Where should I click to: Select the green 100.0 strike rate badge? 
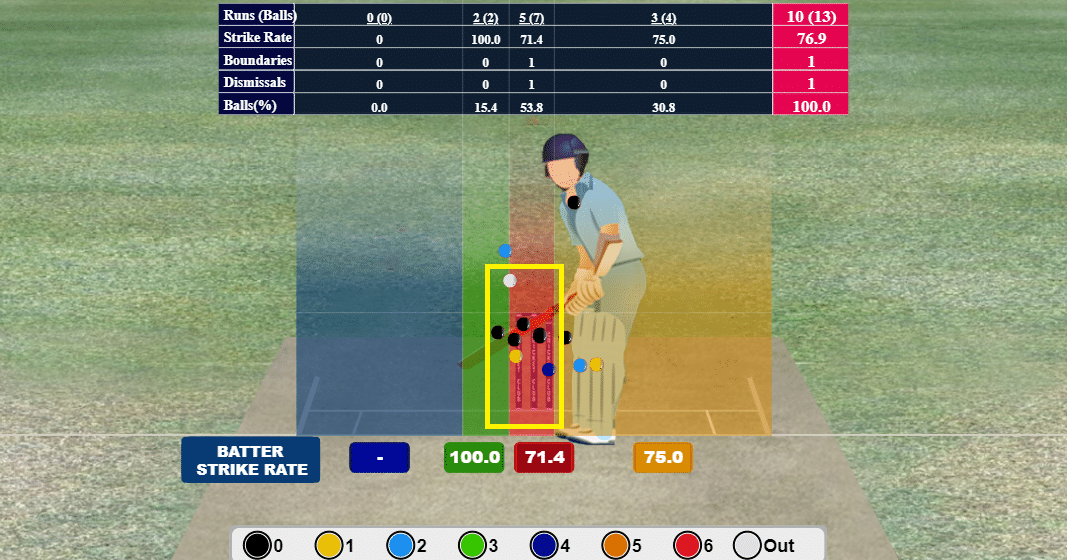point(474,458)
